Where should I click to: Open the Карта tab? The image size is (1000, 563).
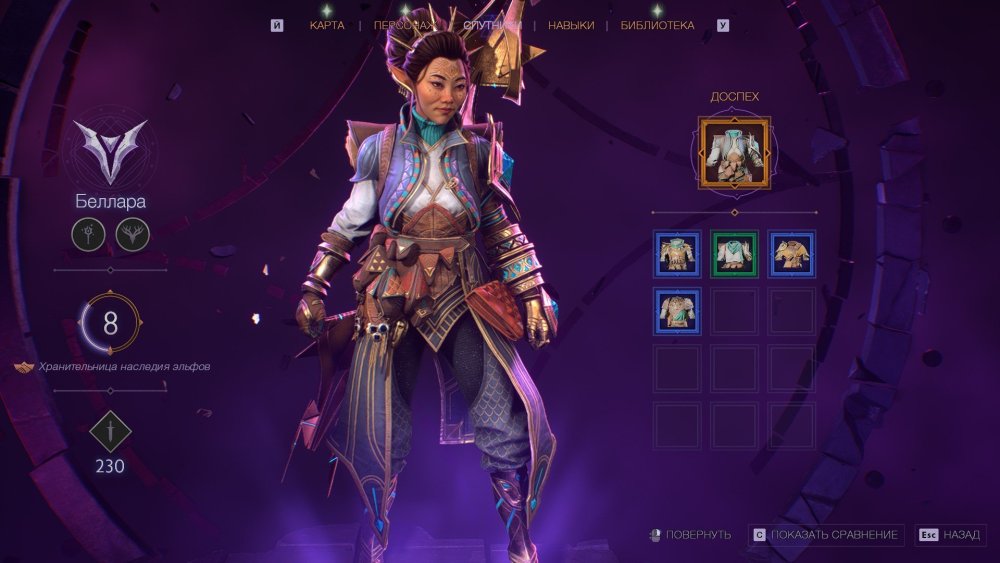pyautogui.click(x=327, y=25)
